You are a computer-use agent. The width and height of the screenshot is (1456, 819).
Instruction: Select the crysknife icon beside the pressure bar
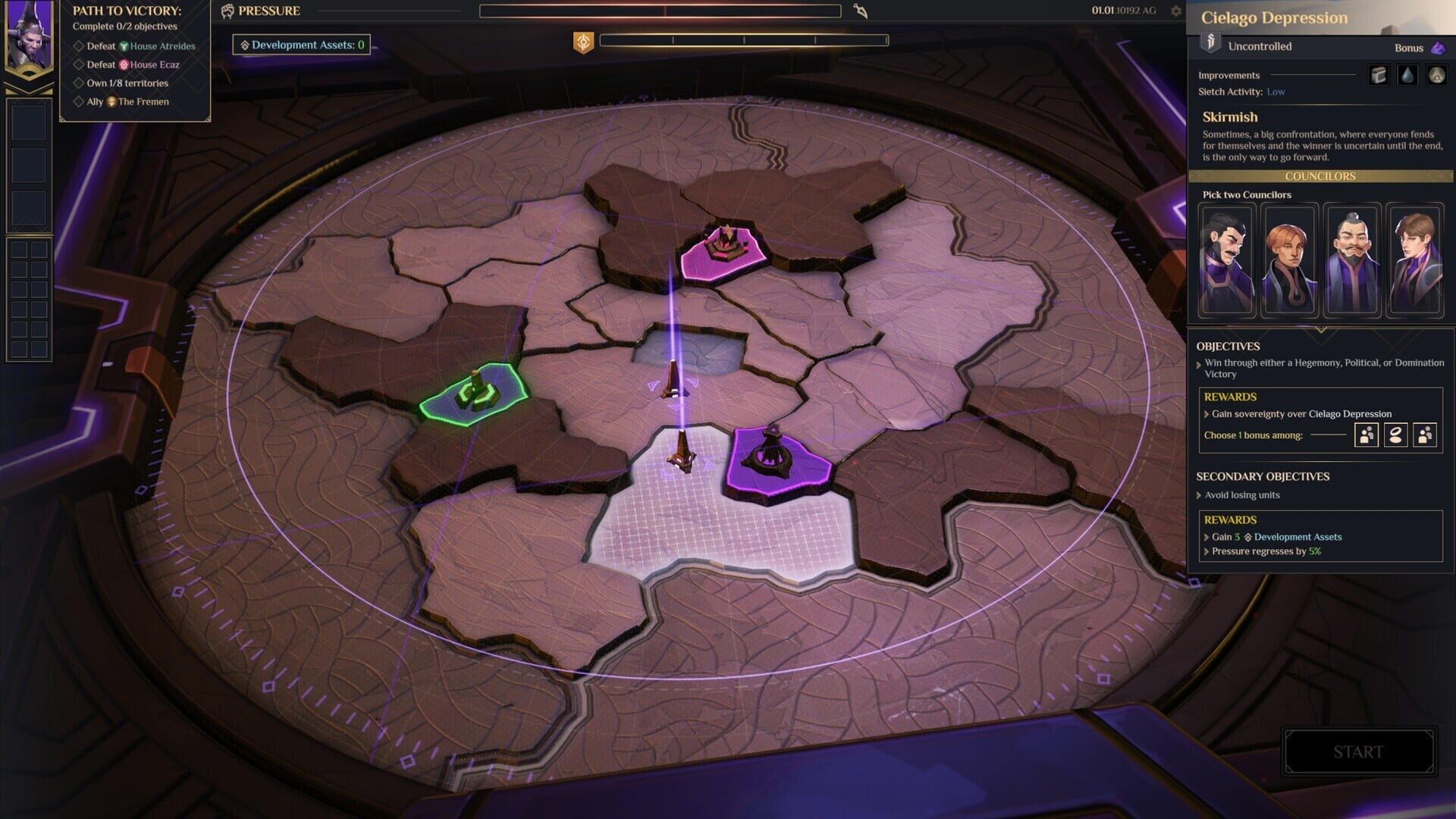pos(861,11)
